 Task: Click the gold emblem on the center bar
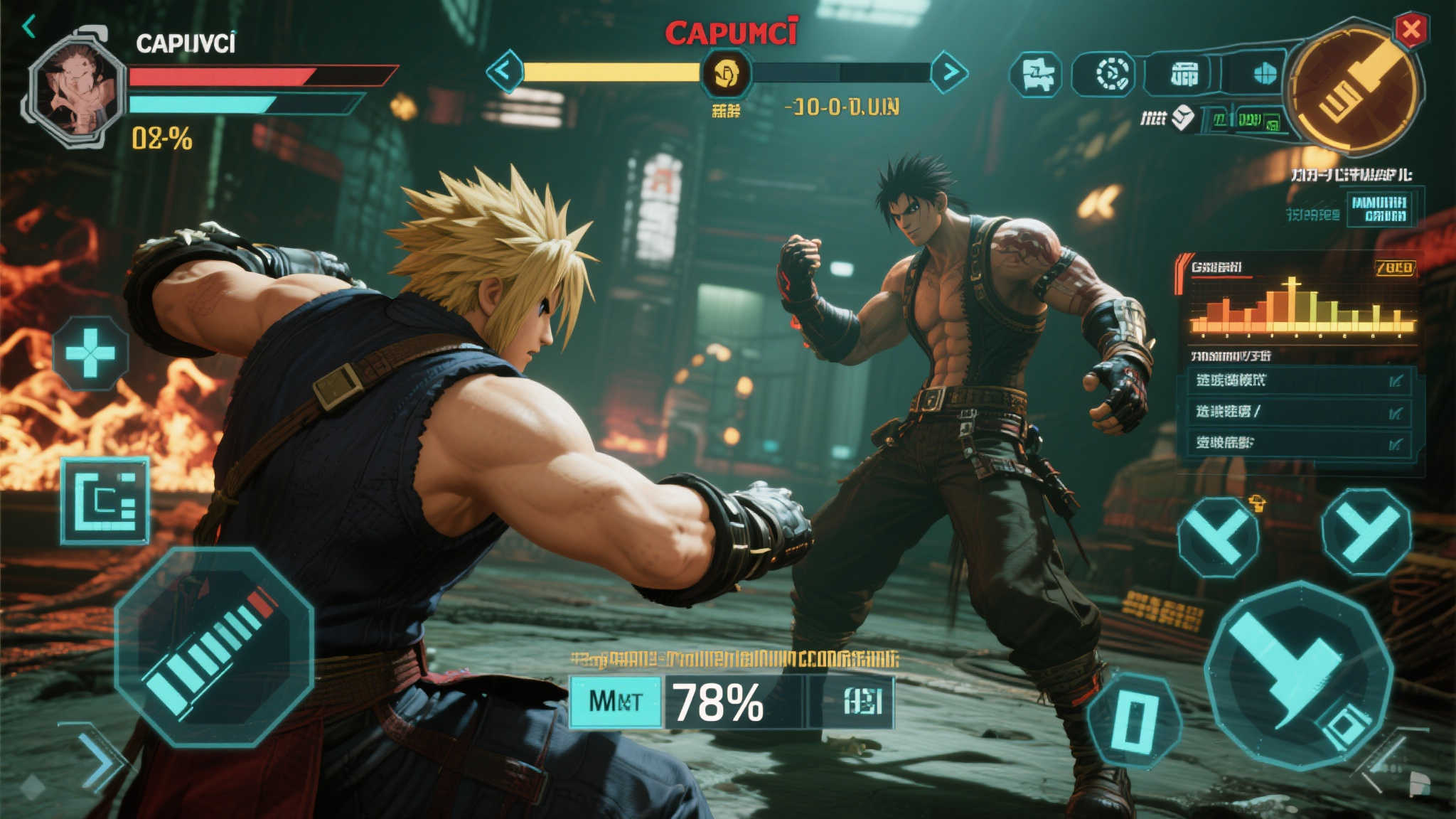pos(726,73)
